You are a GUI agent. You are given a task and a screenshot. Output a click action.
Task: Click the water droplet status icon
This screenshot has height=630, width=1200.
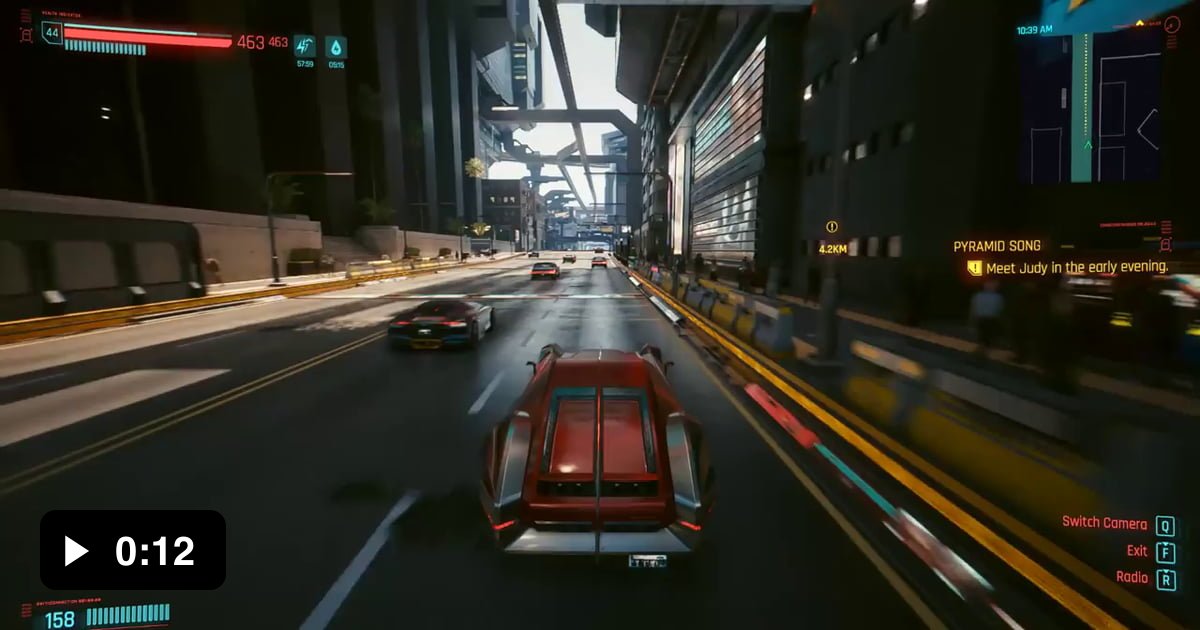tap(335, 46)
